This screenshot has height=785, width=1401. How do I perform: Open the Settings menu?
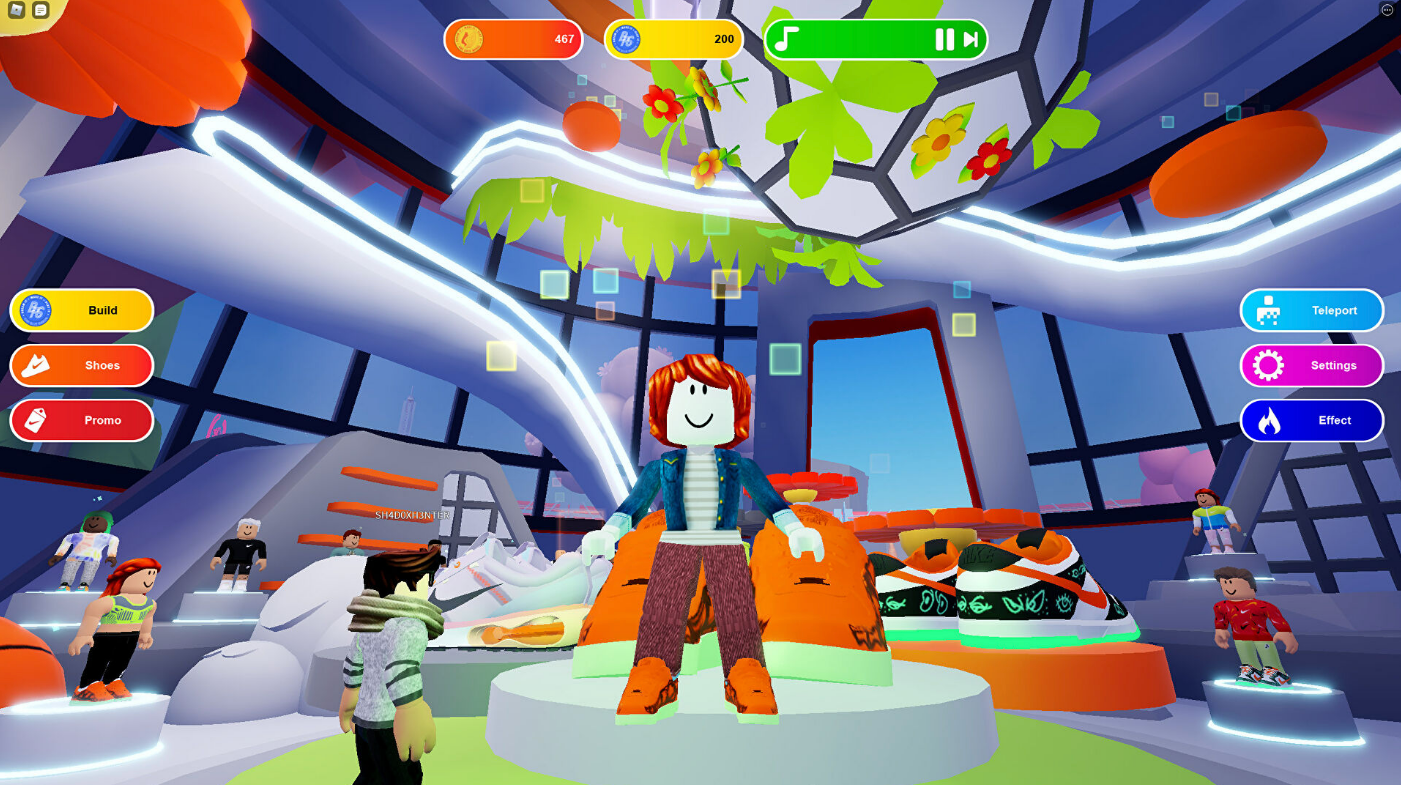[x=1312, y=366]
